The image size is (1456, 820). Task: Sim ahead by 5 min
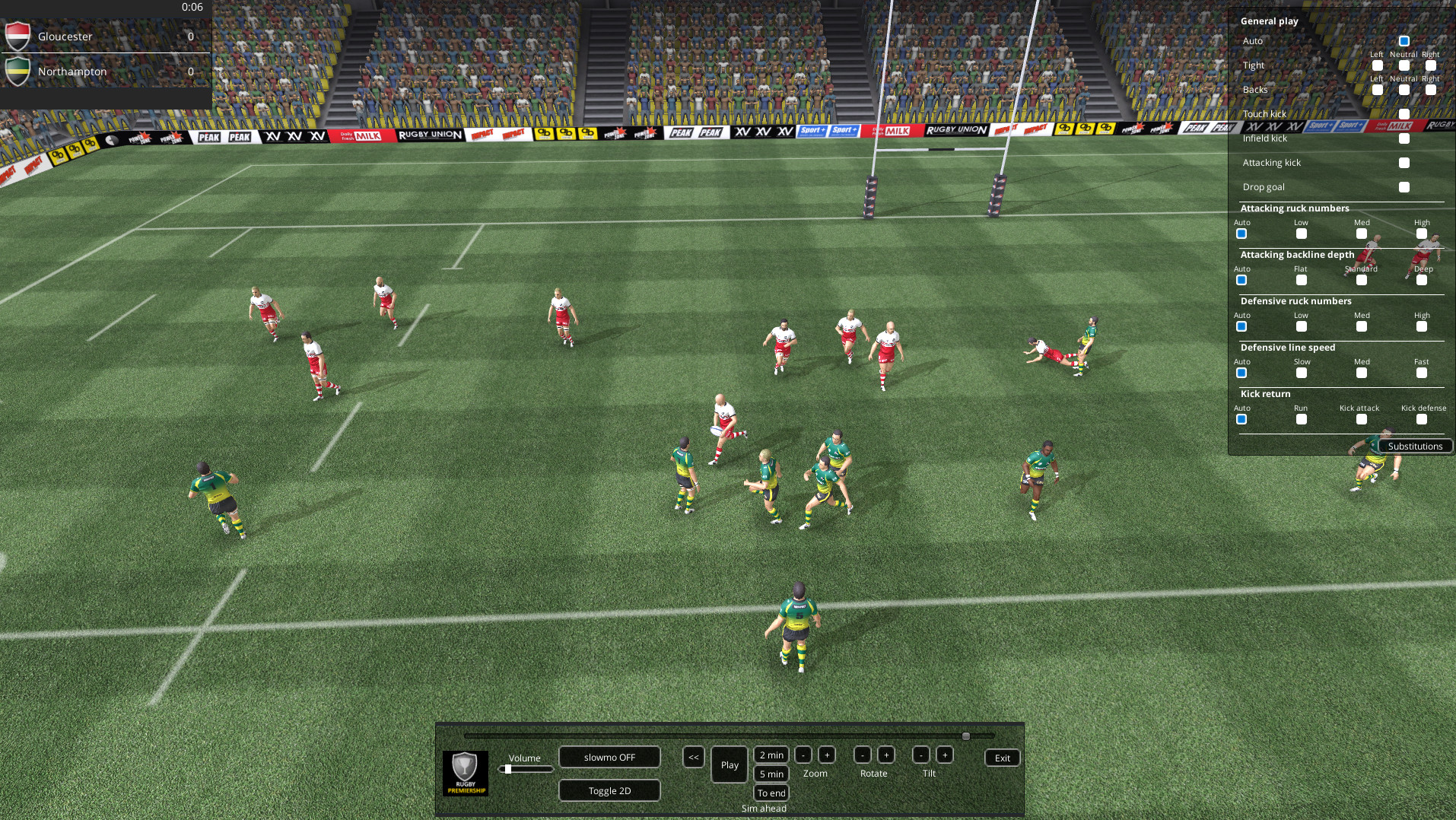pos(771,774)
